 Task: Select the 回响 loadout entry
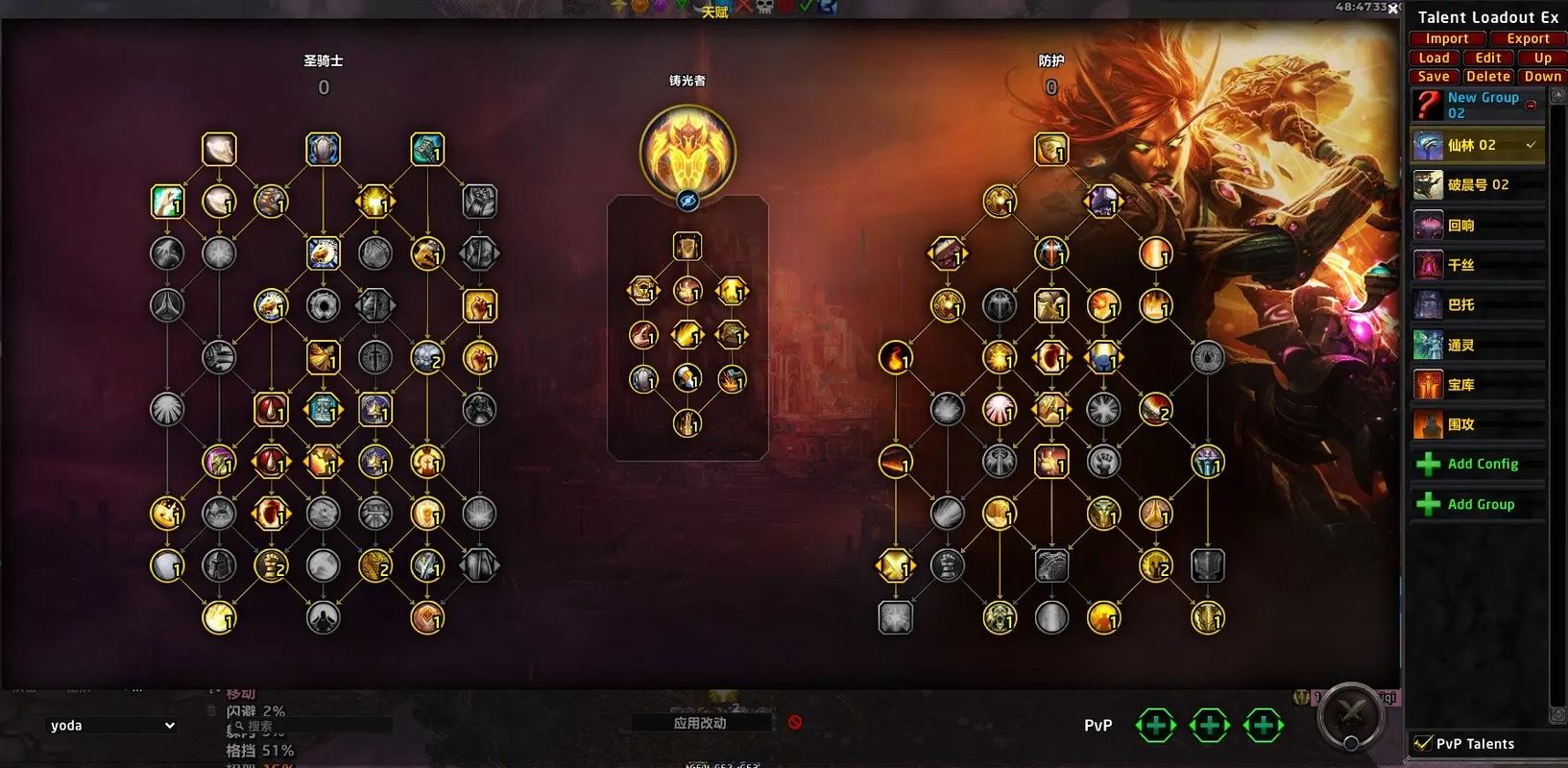click(x=1477, y=226)
